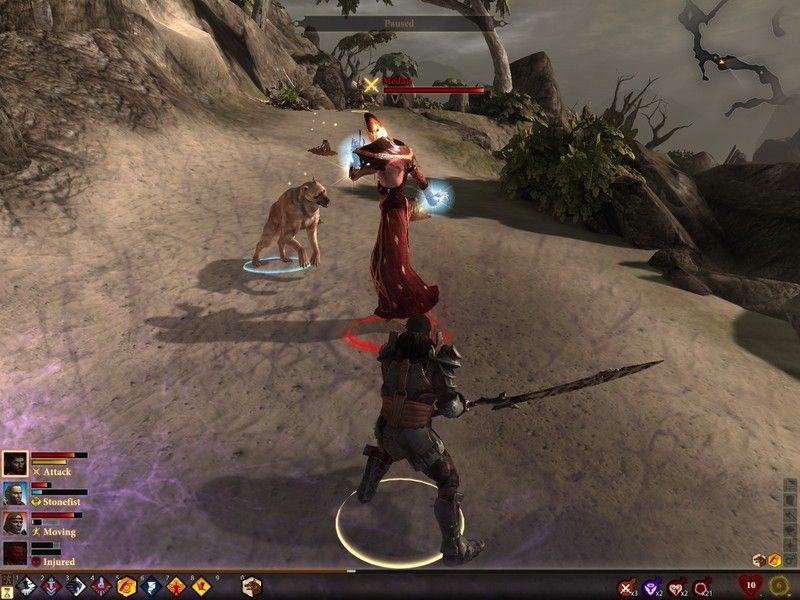Activate the ability in hotbar slot 1
Image resolution: width=800 pixels, height=600 pixels.
point(25,586)
